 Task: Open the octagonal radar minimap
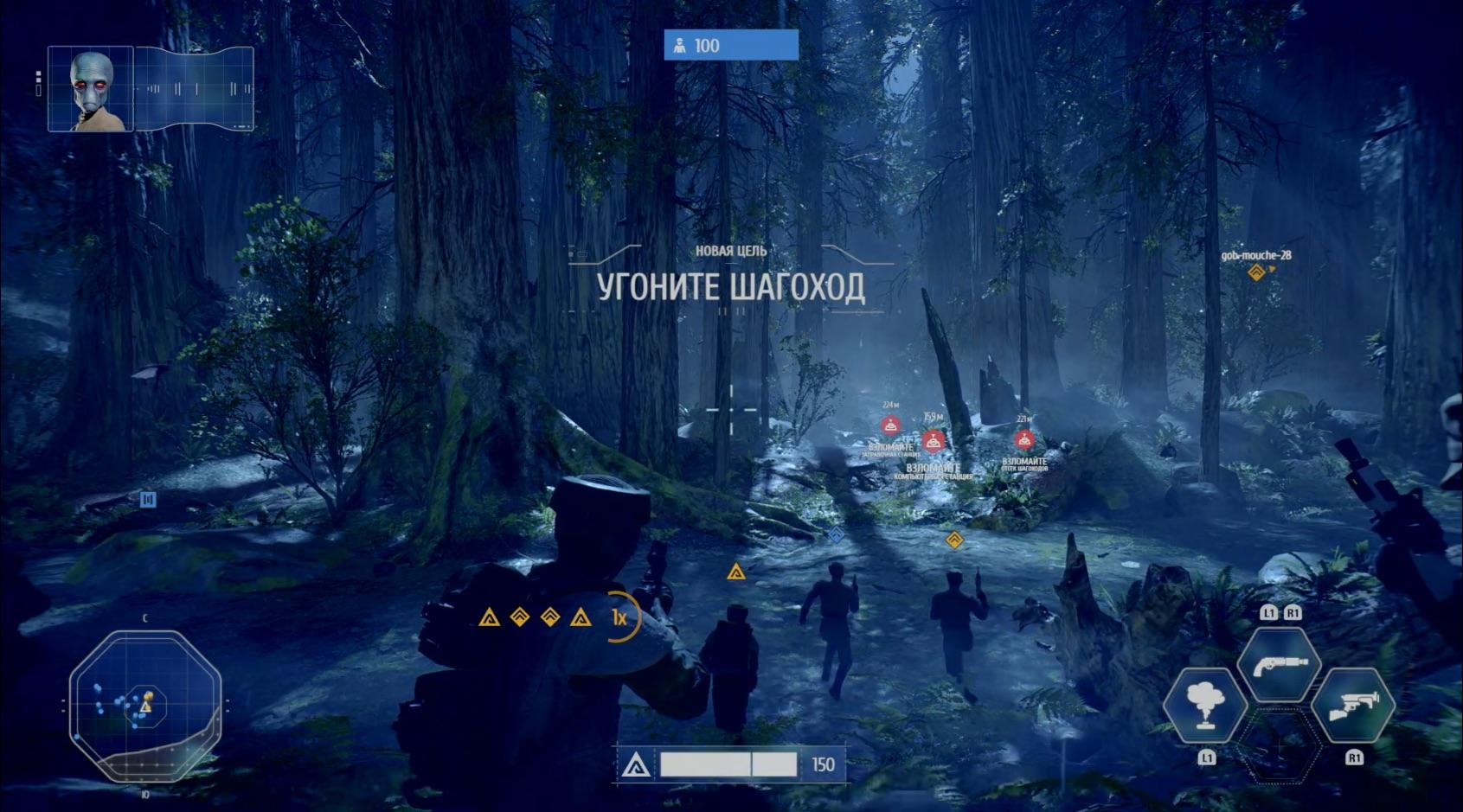click(x=145, y=704)
